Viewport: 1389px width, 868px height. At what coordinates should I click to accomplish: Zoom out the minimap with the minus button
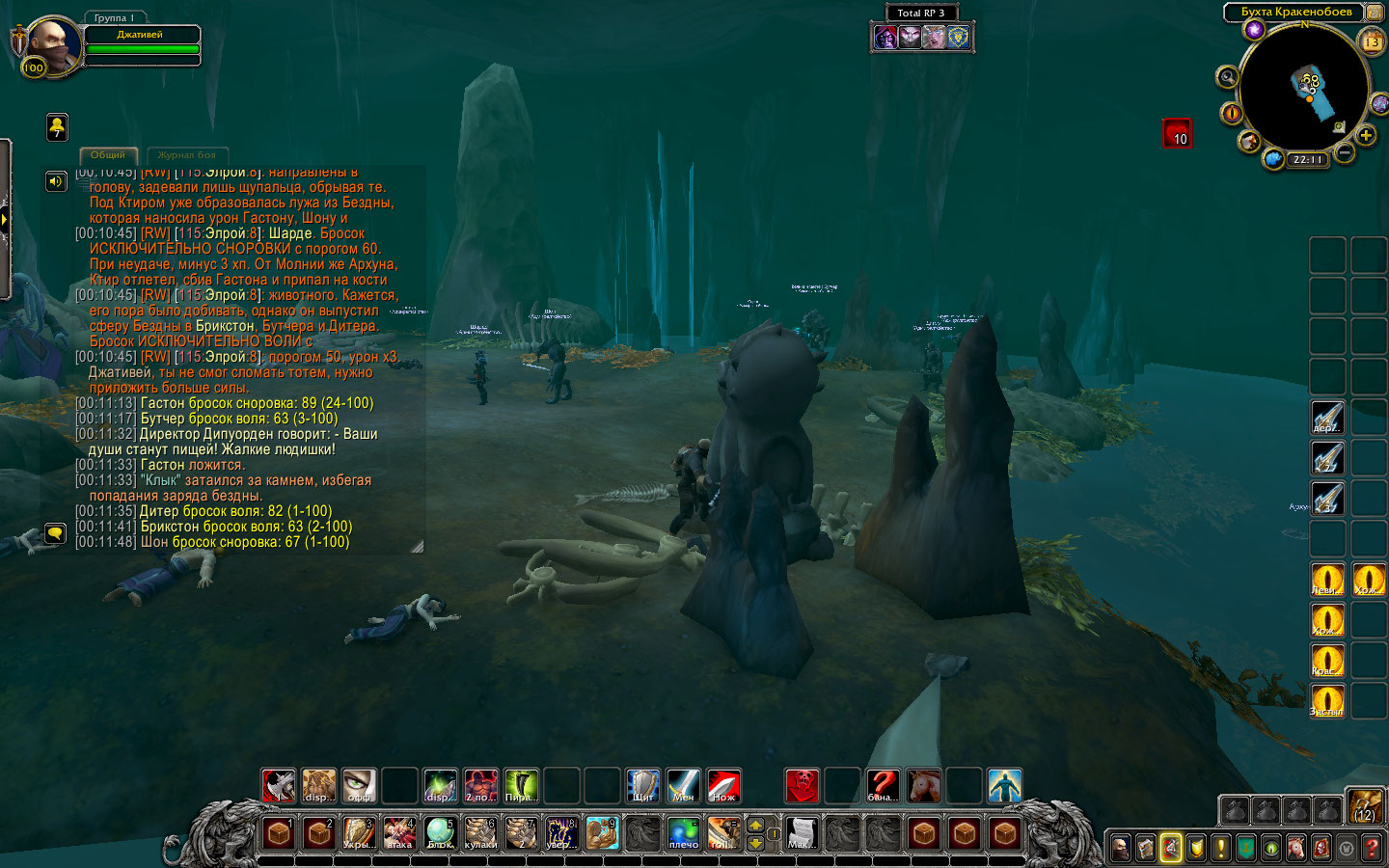[1345, 152]
